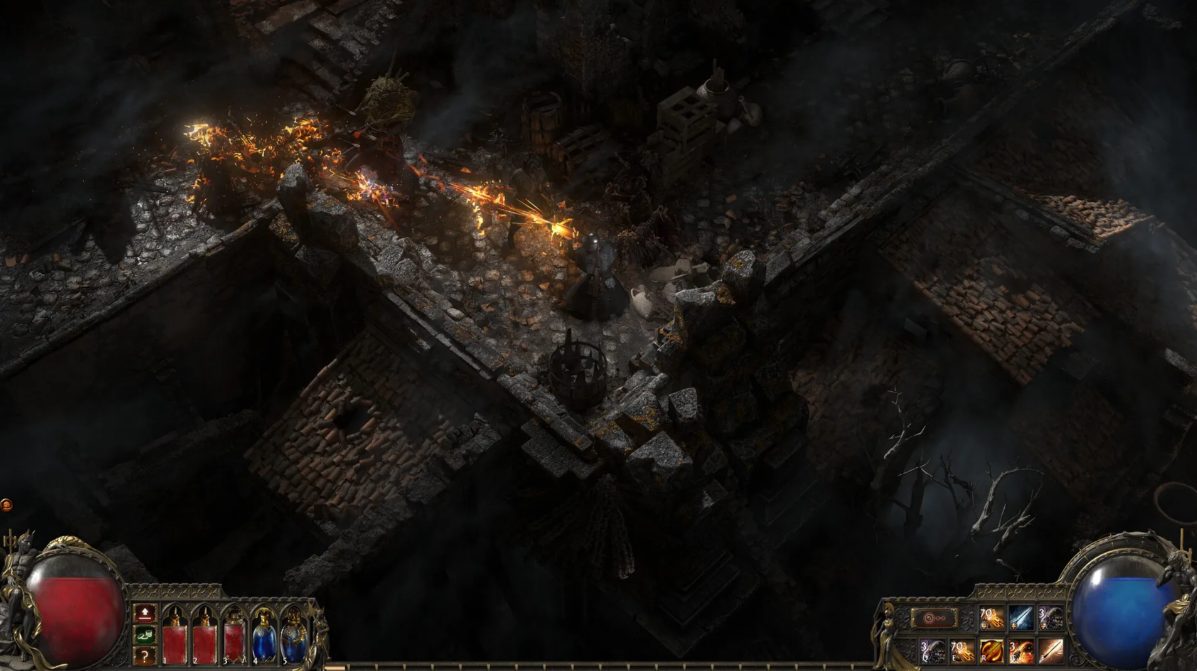Use the blue mana flask in slot 5
This screenshot has height=671, width=1197.
point(294,637)
